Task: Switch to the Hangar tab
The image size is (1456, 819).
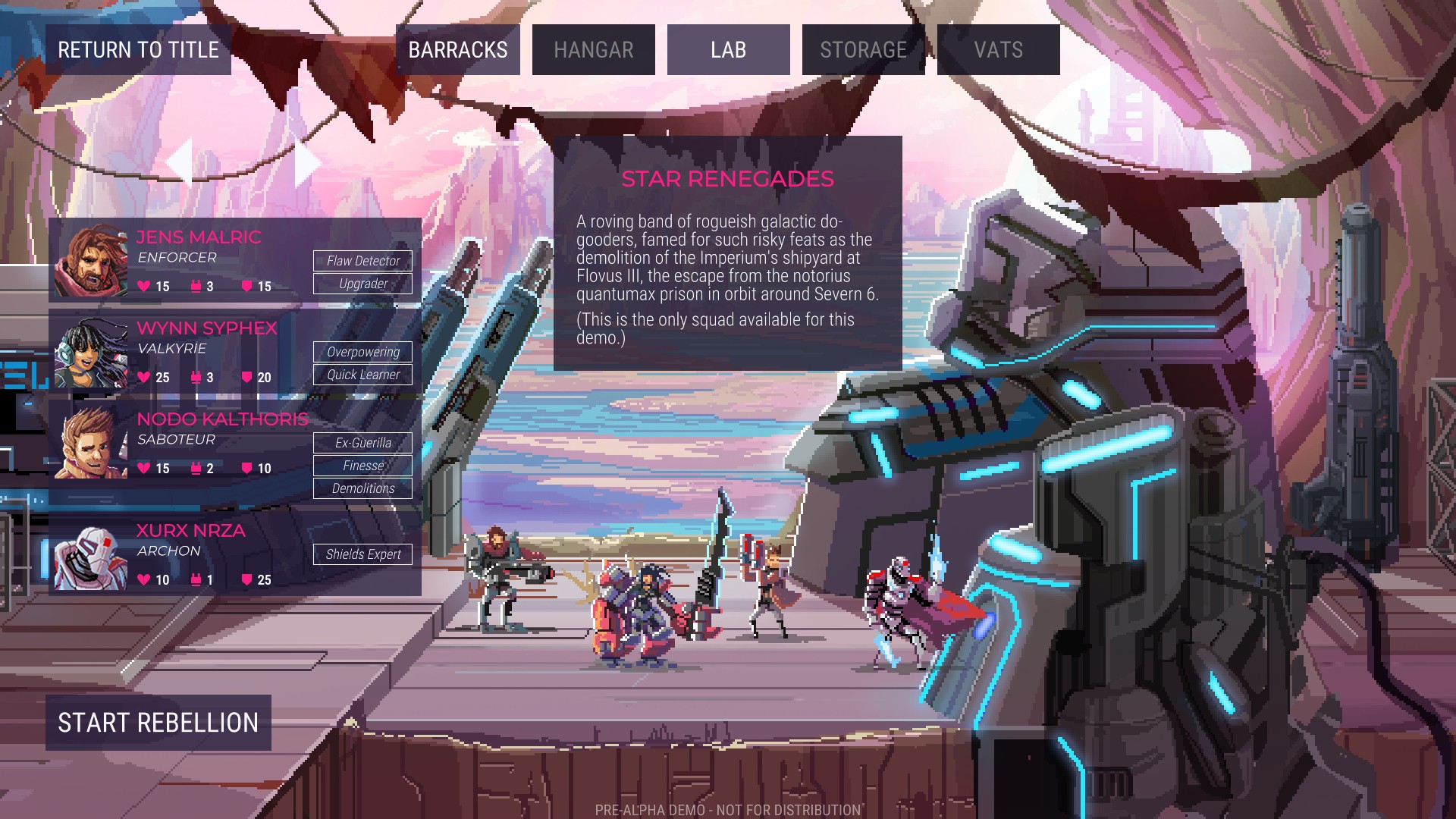Action: pos(594,49)
